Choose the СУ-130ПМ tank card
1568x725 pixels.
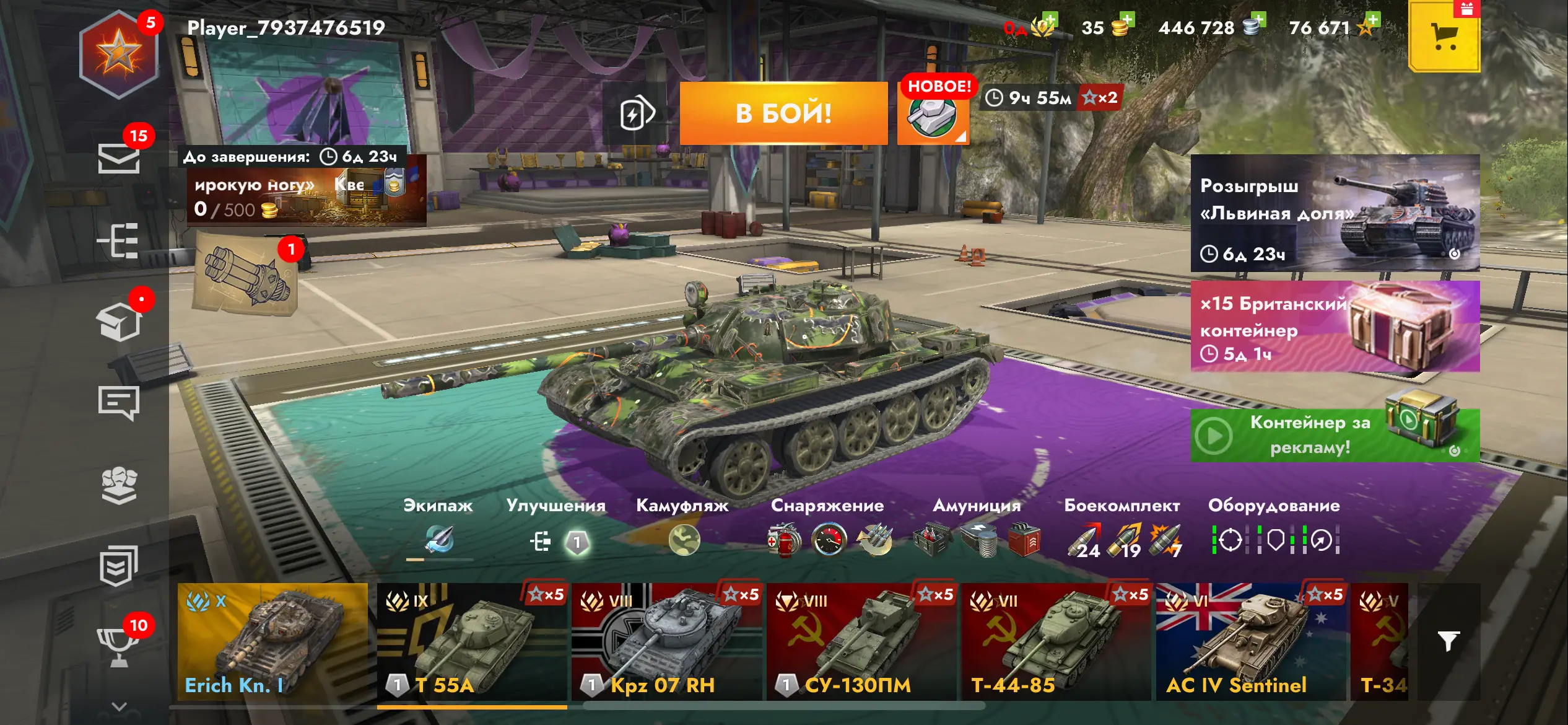click(861, 642)
